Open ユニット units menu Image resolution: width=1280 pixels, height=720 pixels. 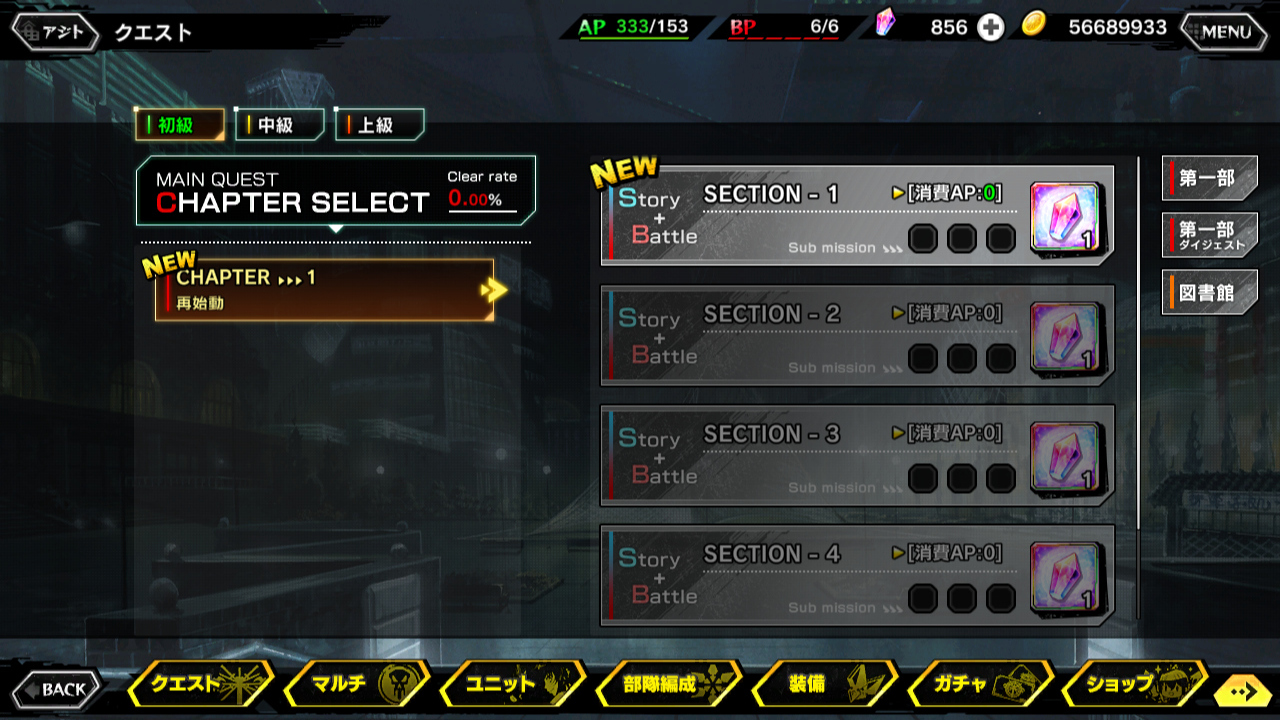(x=512, y=685)
